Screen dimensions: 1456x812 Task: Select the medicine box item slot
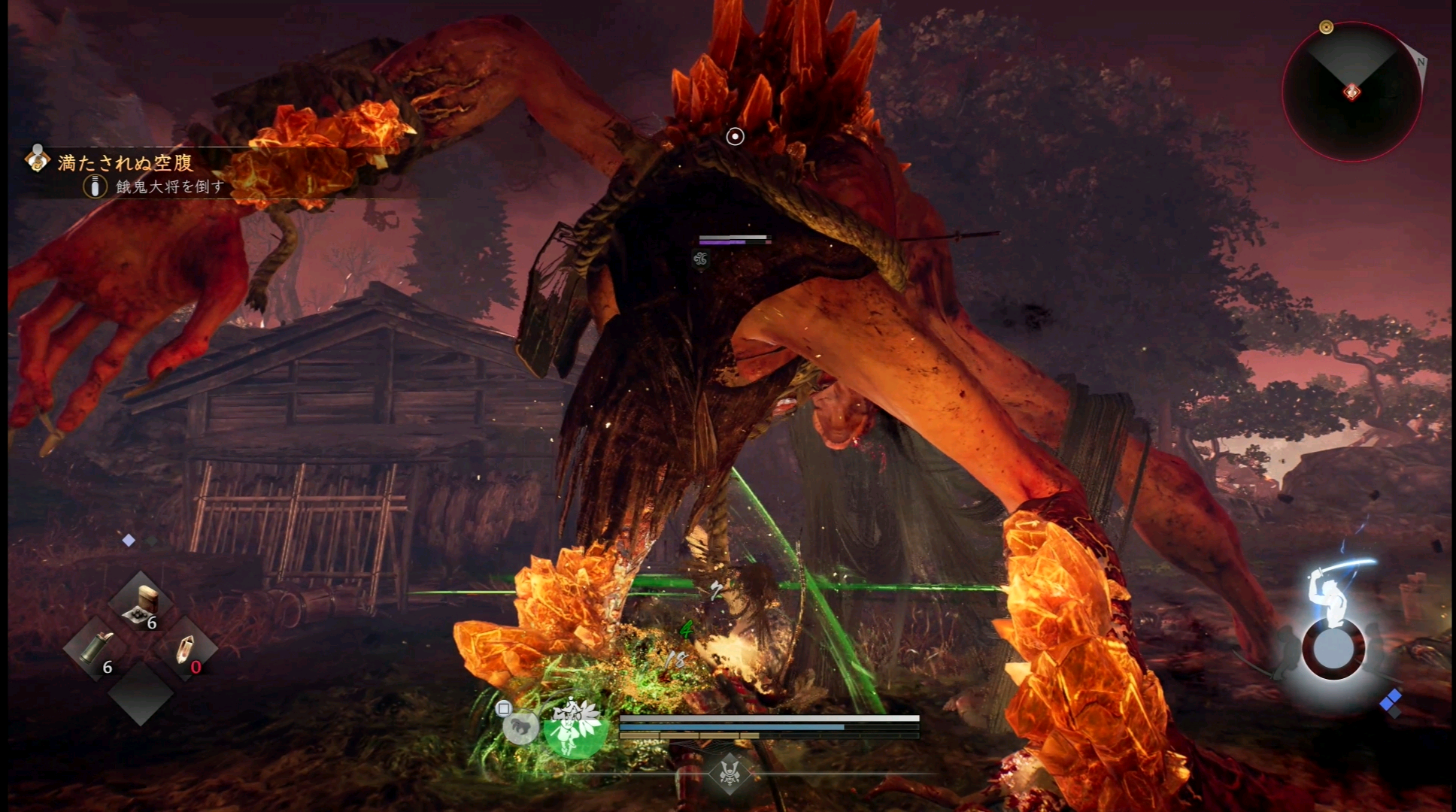[141, 604]
